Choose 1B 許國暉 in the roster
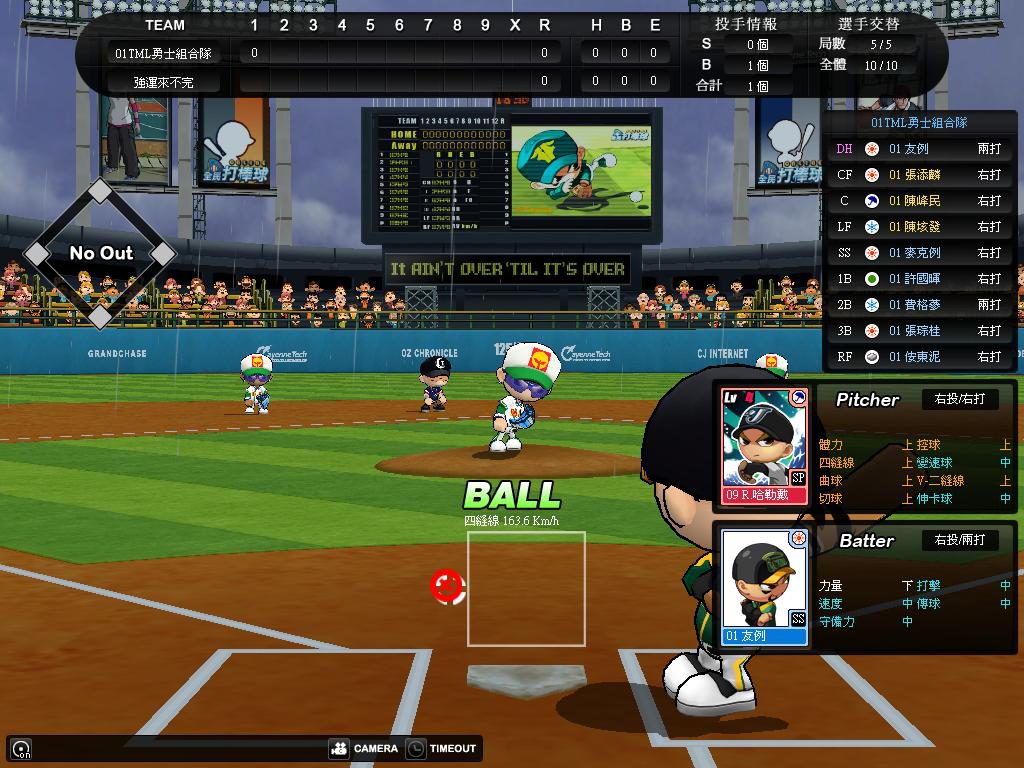Screen dimensions: 1024x768 coord(919,279)
